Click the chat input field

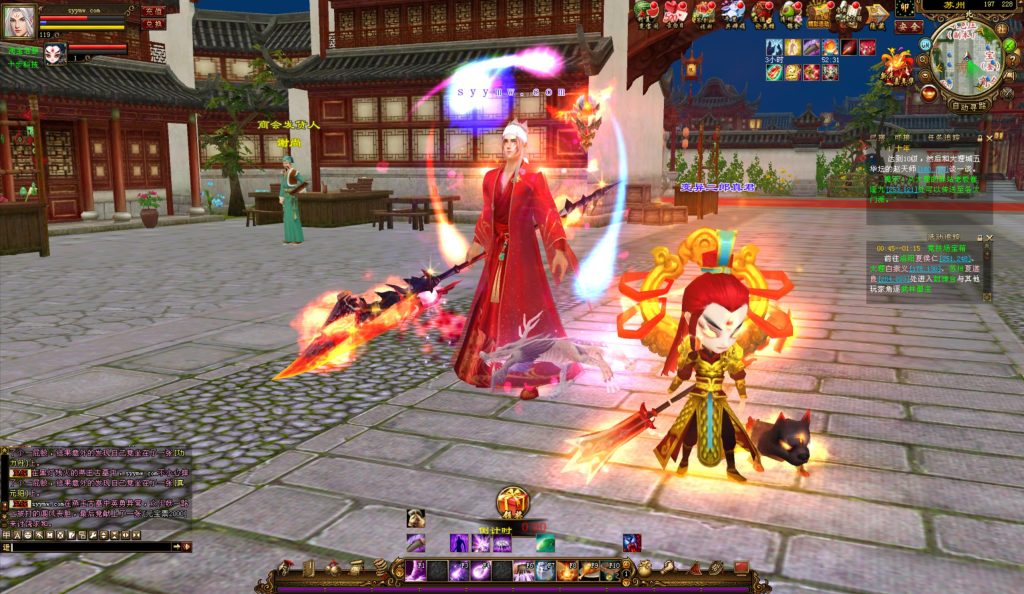point(88,547)
